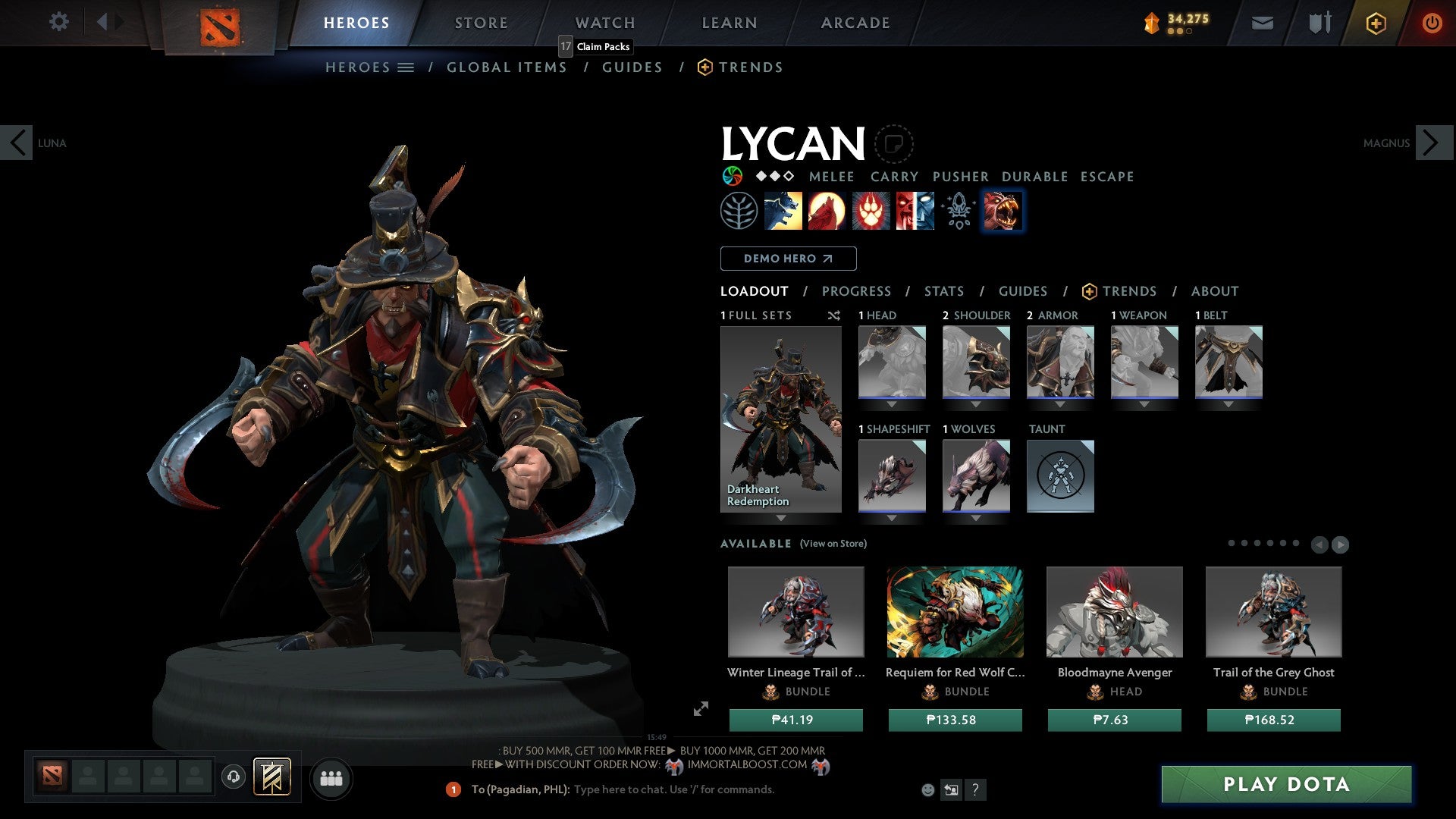Click the settings gear in the top left

[59, 22]
